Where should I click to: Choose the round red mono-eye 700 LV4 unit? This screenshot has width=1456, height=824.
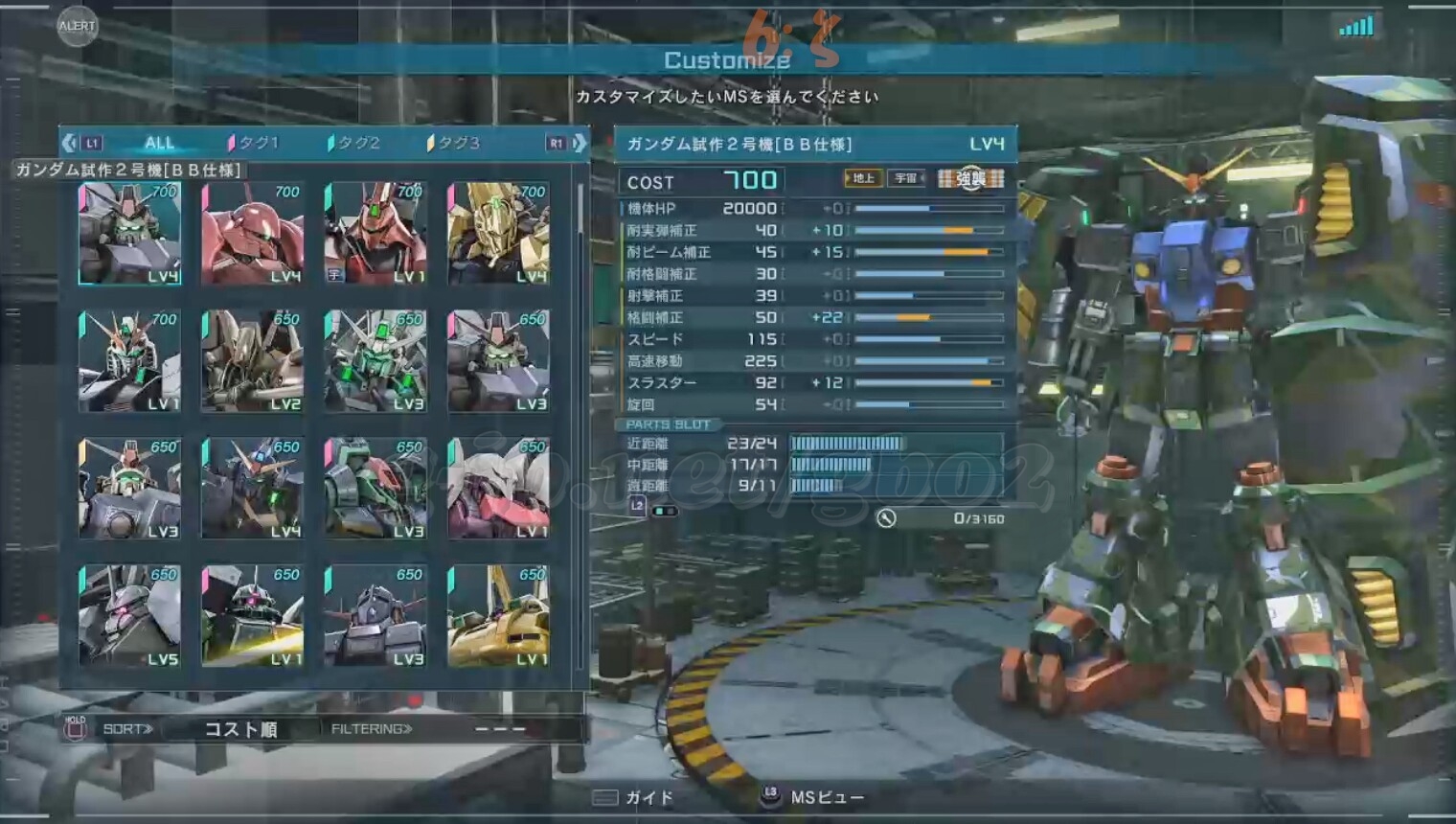[252, 233]
